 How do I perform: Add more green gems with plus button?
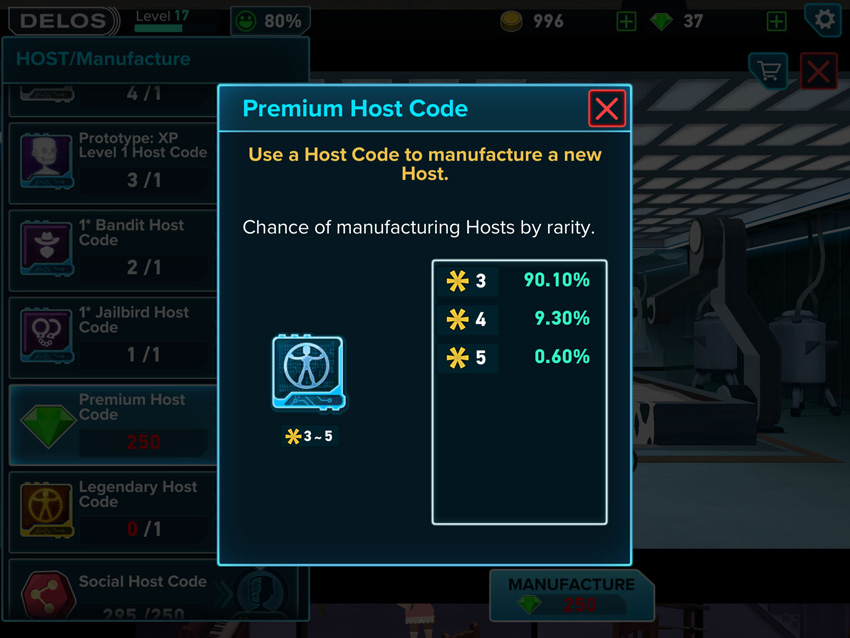[775, 21]
